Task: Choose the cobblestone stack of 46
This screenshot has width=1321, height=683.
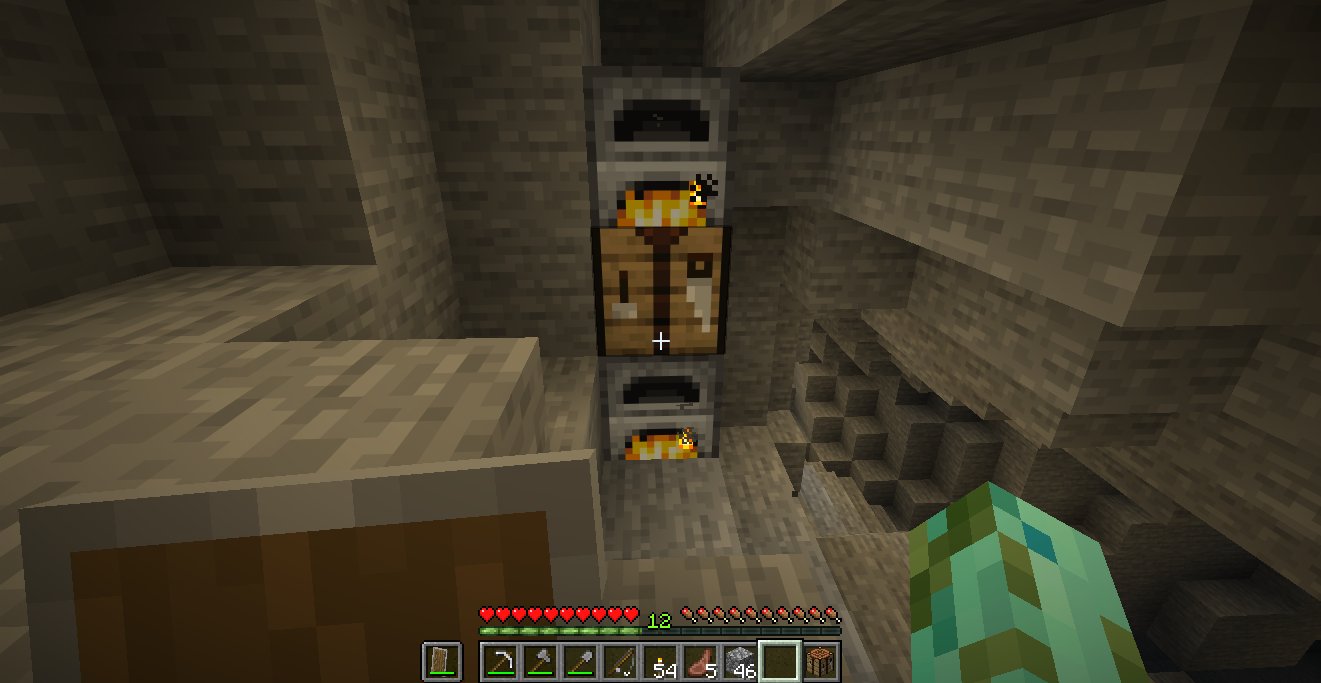Action: [740, 661]
